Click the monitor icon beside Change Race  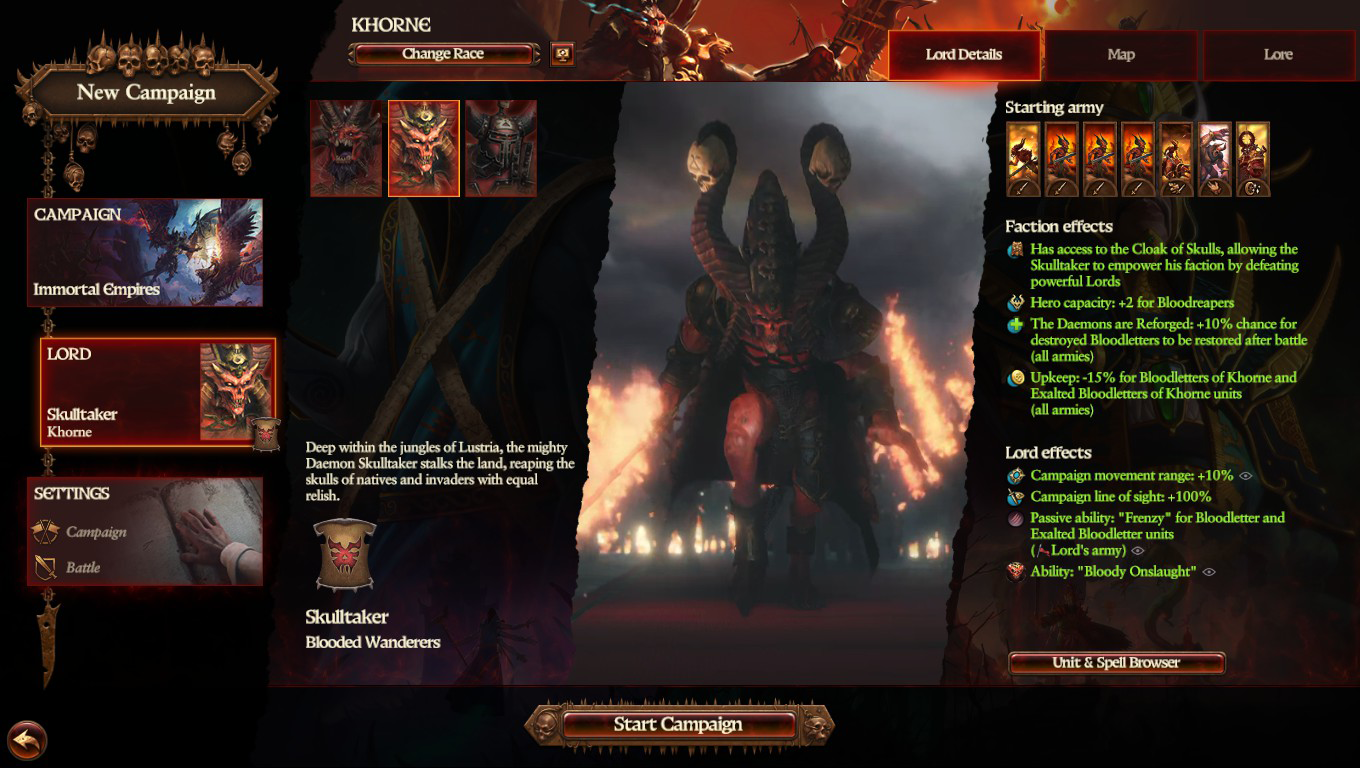coord(562,54)
